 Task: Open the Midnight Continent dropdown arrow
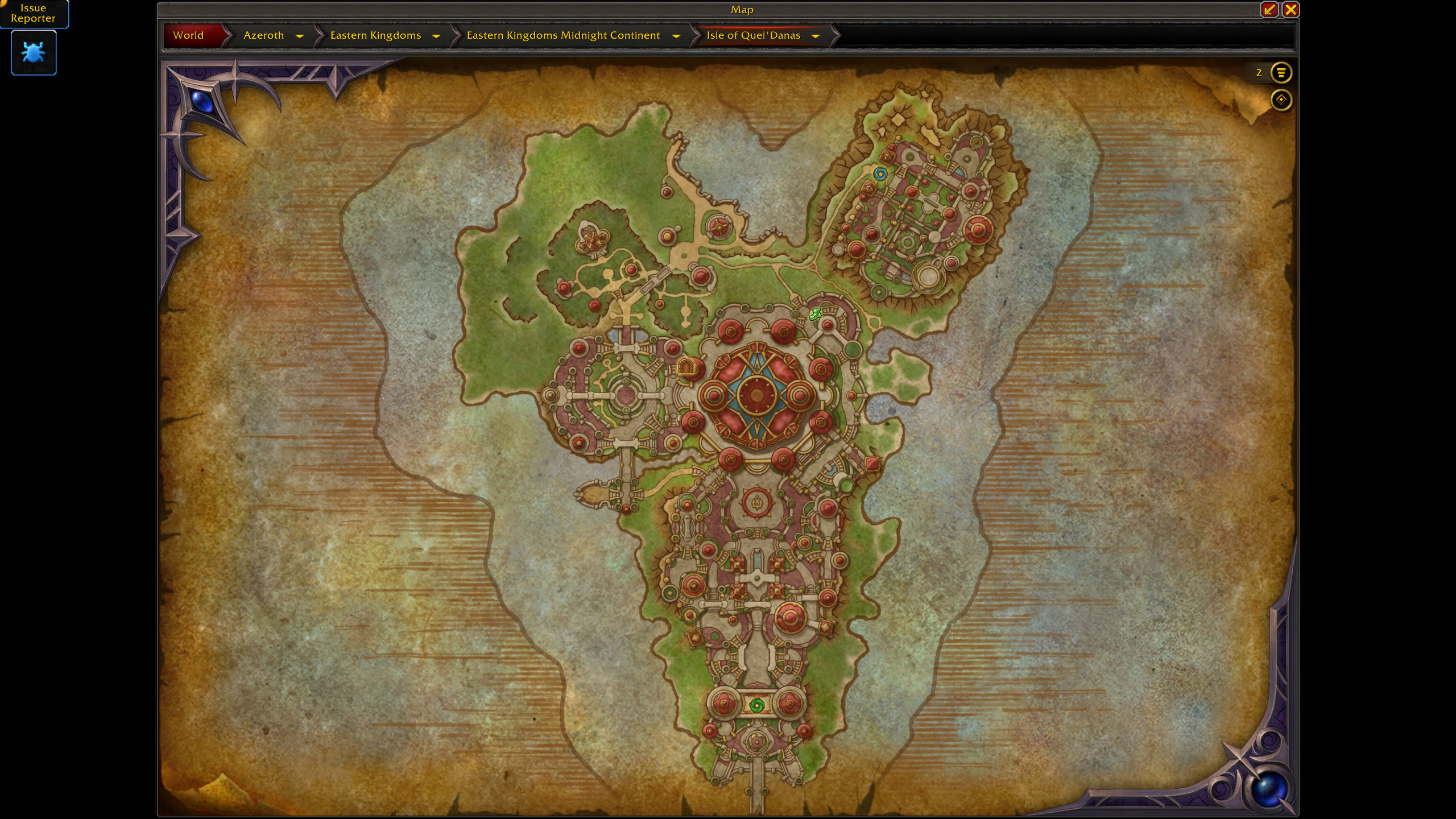point(676,36)
